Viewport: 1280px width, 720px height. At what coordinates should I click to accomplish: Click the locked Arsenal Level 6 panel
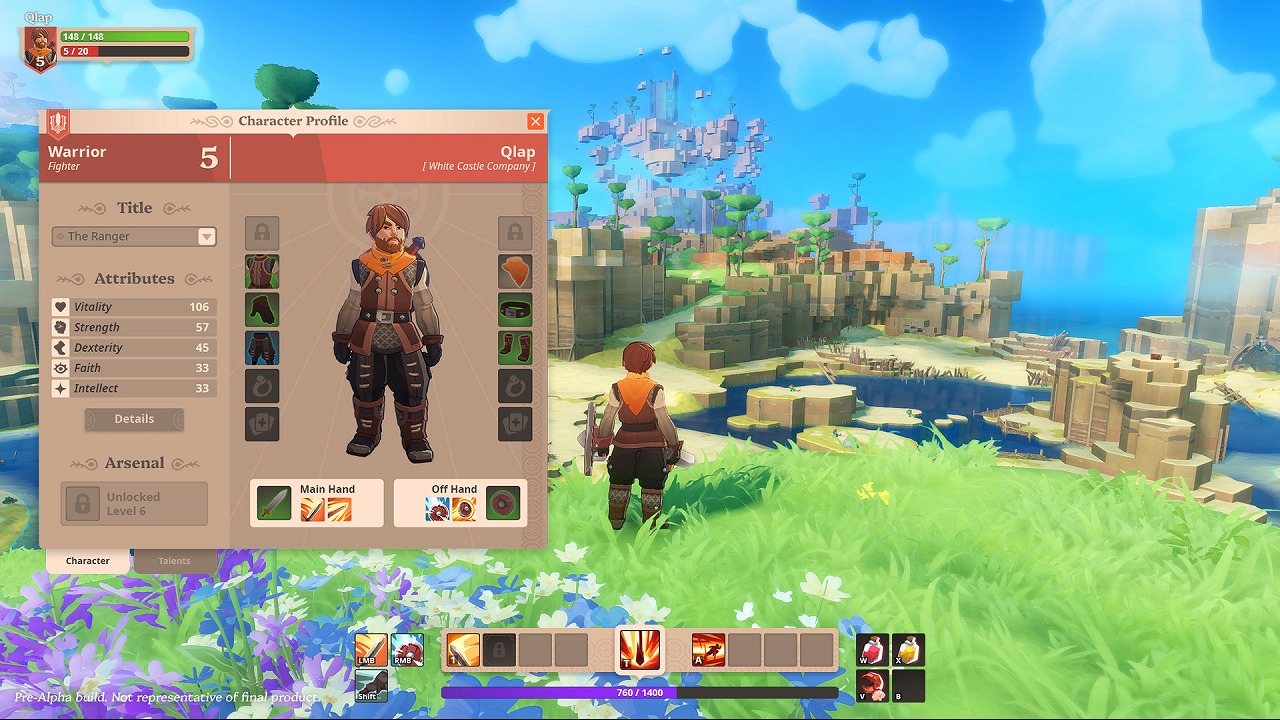[134, 503]
